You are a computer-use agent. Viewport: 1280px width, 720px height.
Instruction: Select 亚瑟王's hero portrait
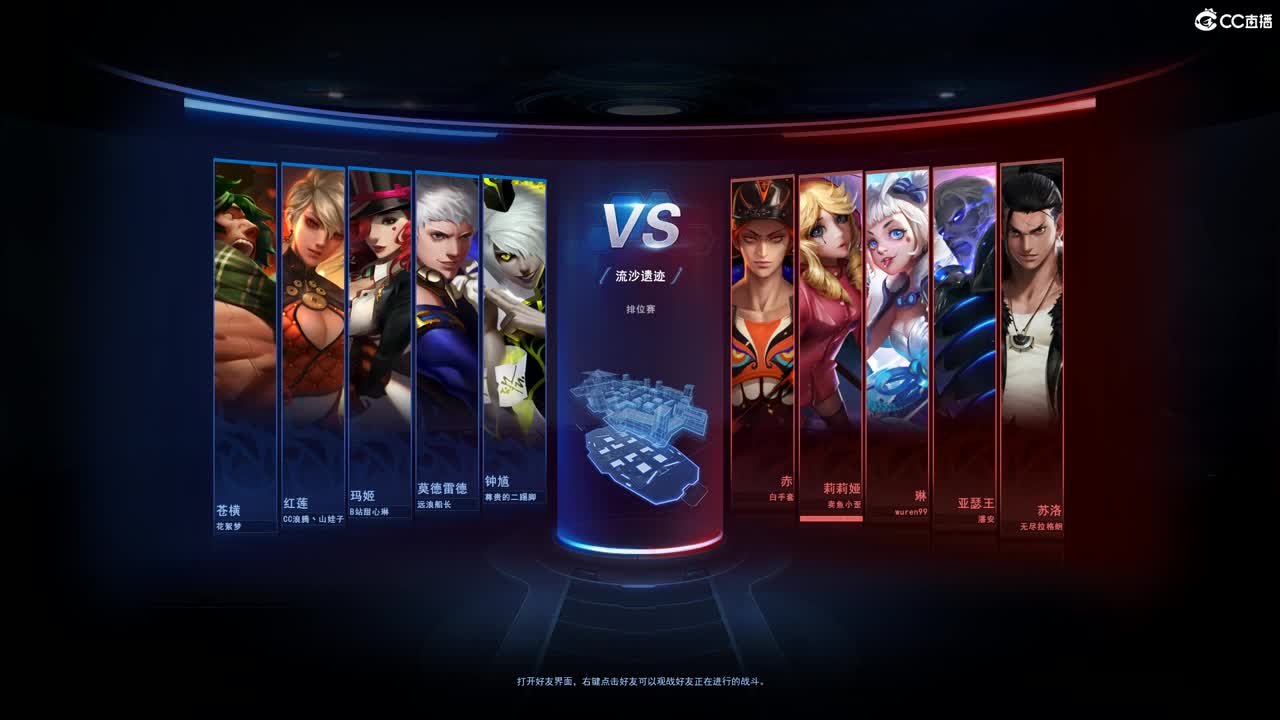coord(963,330)
